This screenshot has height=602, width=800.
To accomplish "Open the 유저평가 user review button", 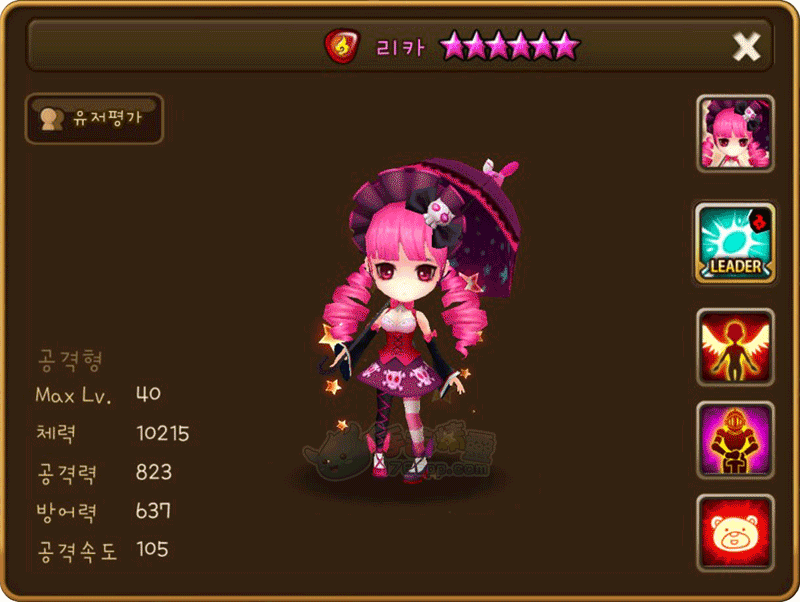I will click(x=94, y=119).
